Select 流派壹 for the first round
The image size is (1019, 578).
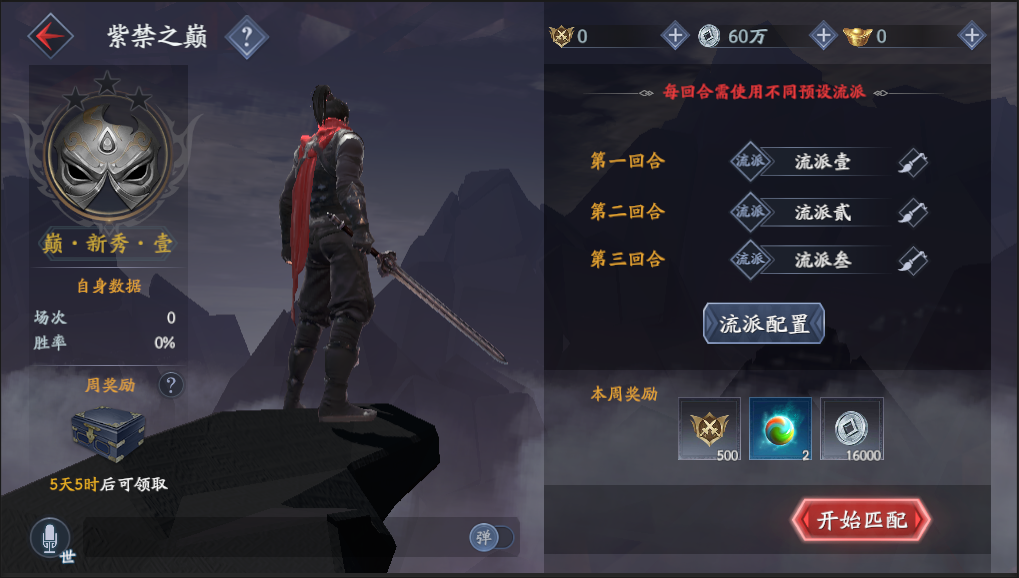(822, 161)
